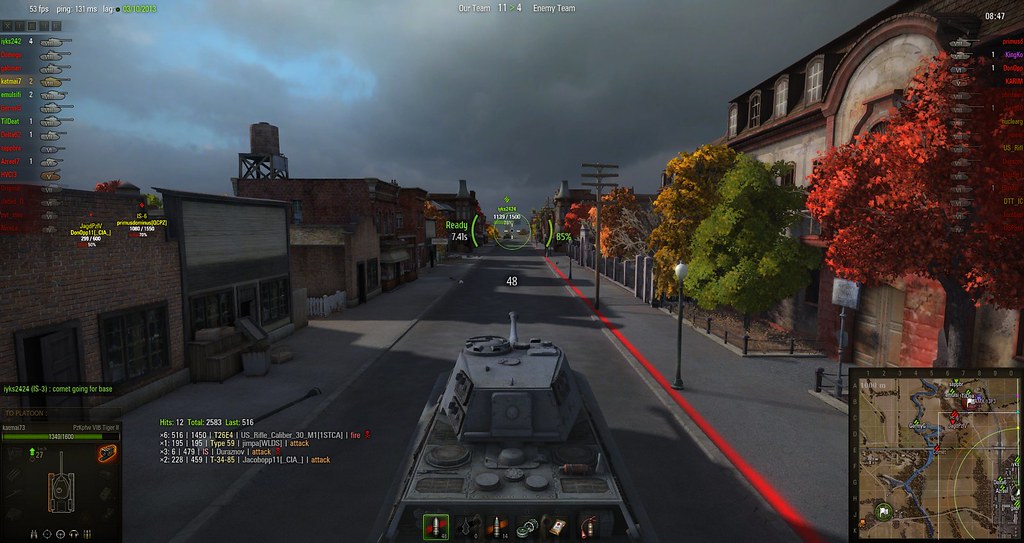1024x543 pixels.
Task: Activate the fire extinguisher consumable
Action: (x=587, y=527)
